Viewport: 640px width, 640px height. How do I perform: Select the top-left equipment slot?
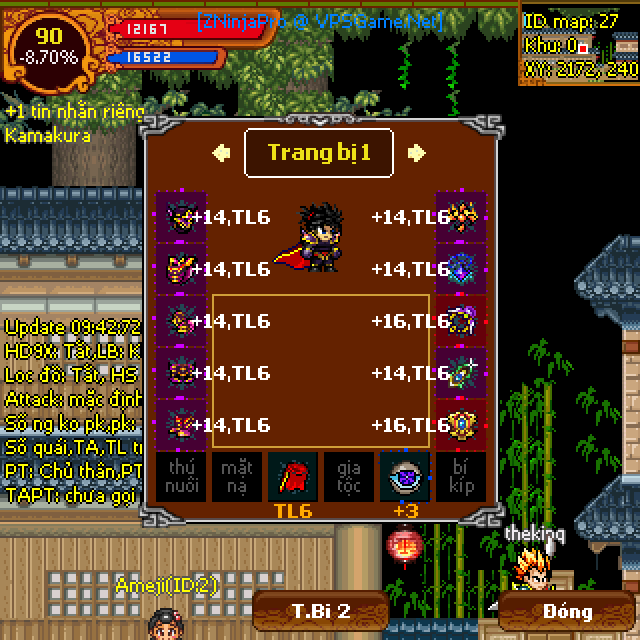pyautogui.click(x=181, y=217)
